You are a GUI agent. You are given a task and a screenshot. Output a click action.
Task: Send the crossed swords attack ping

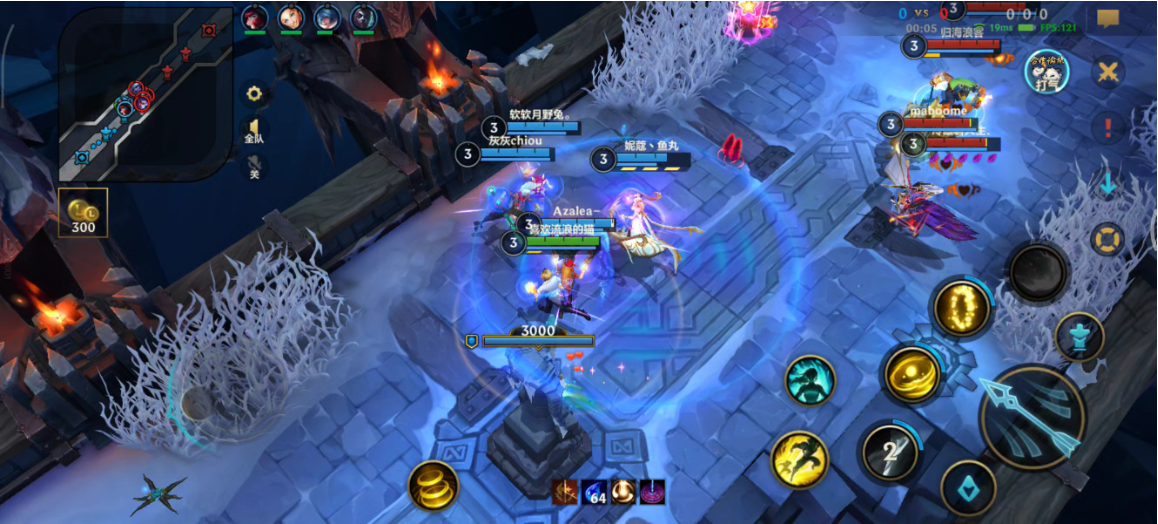pos(1107,72)
